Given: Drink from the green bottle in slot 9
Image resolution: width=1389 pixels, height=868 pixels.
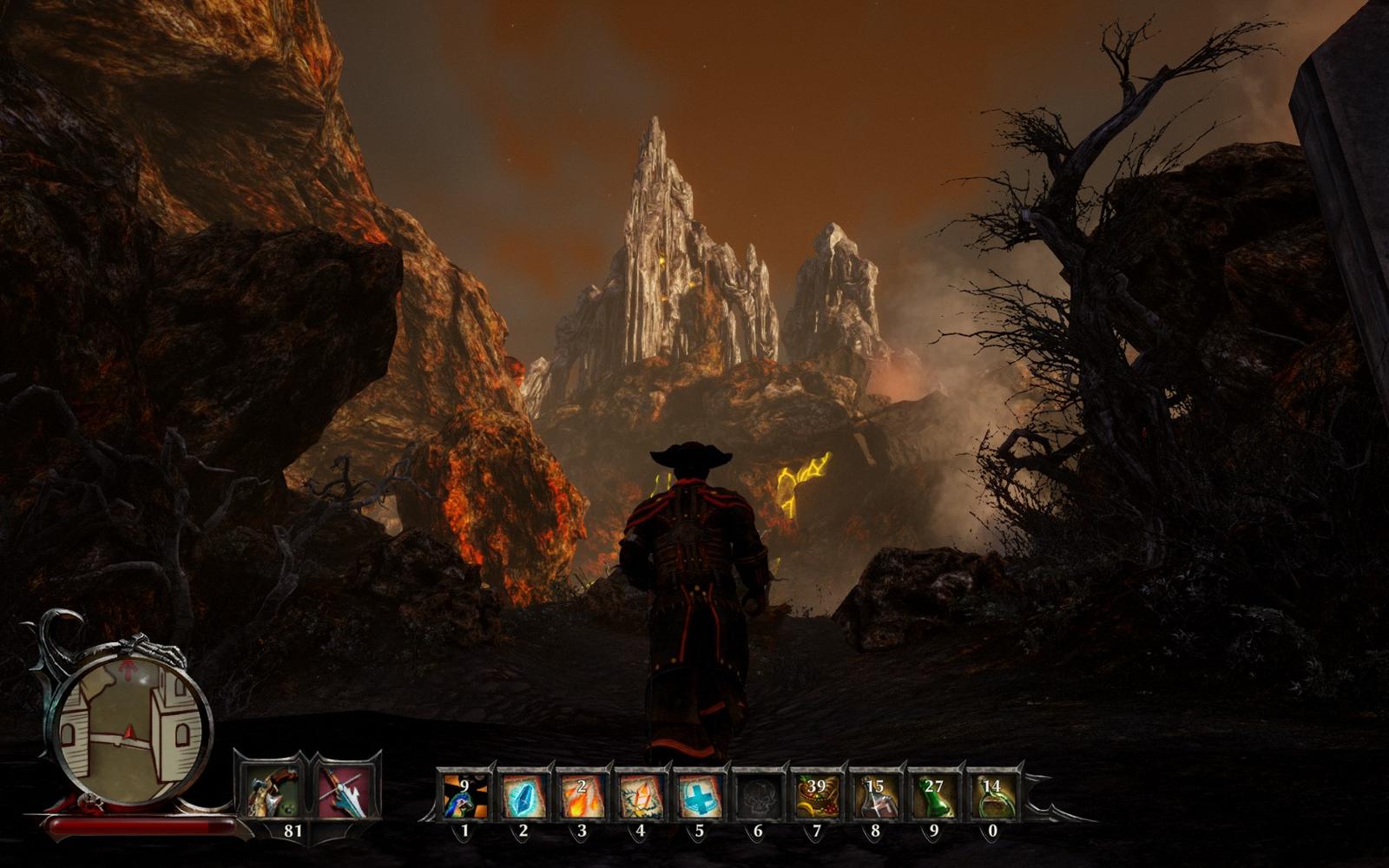Looking at the screenshot, I should pos(934,795).
